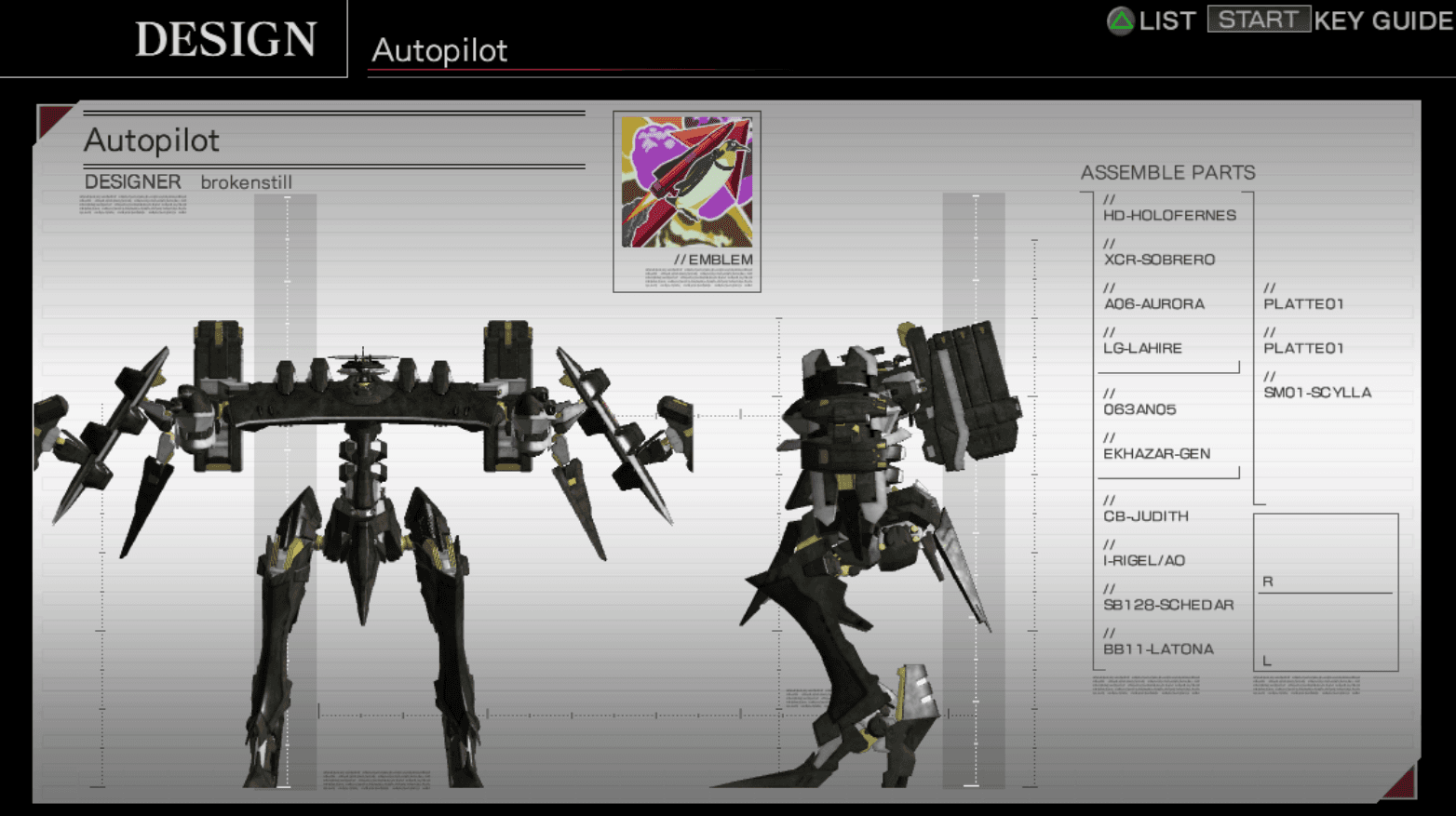1456x816 pixels.
Task: Select the SB128-SCHEDAR weapon entry
Action: 1169,605
